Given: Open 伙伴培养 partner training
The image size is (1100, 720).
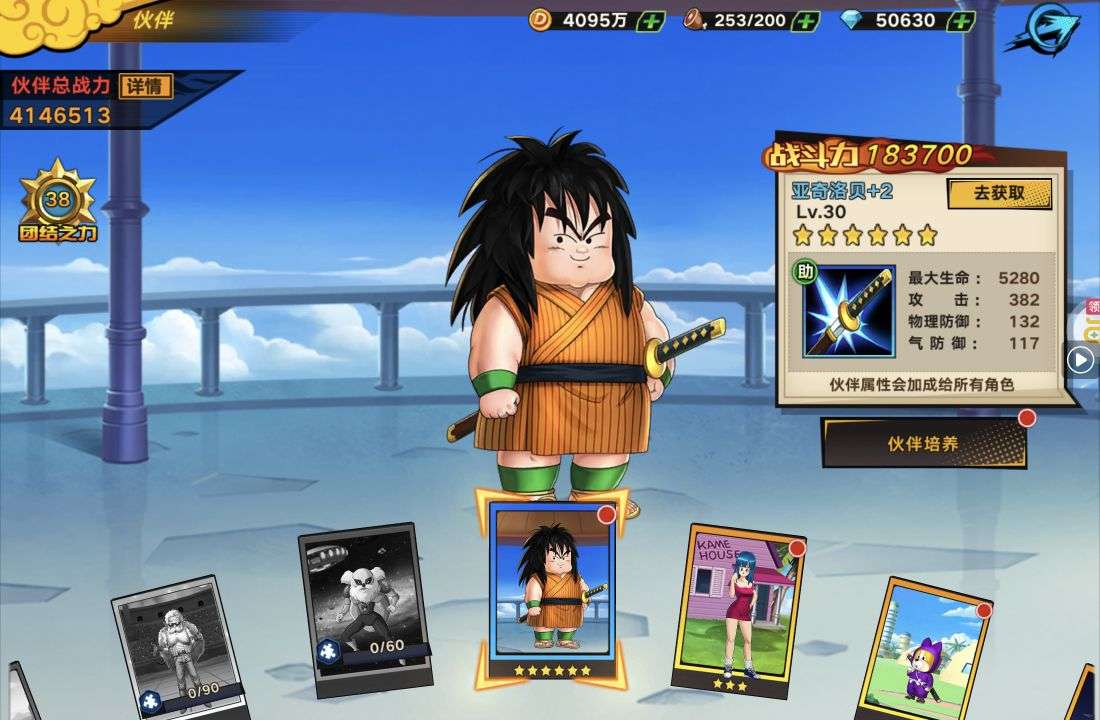Looking at the screenshot, I should click(x=923, y=443).
